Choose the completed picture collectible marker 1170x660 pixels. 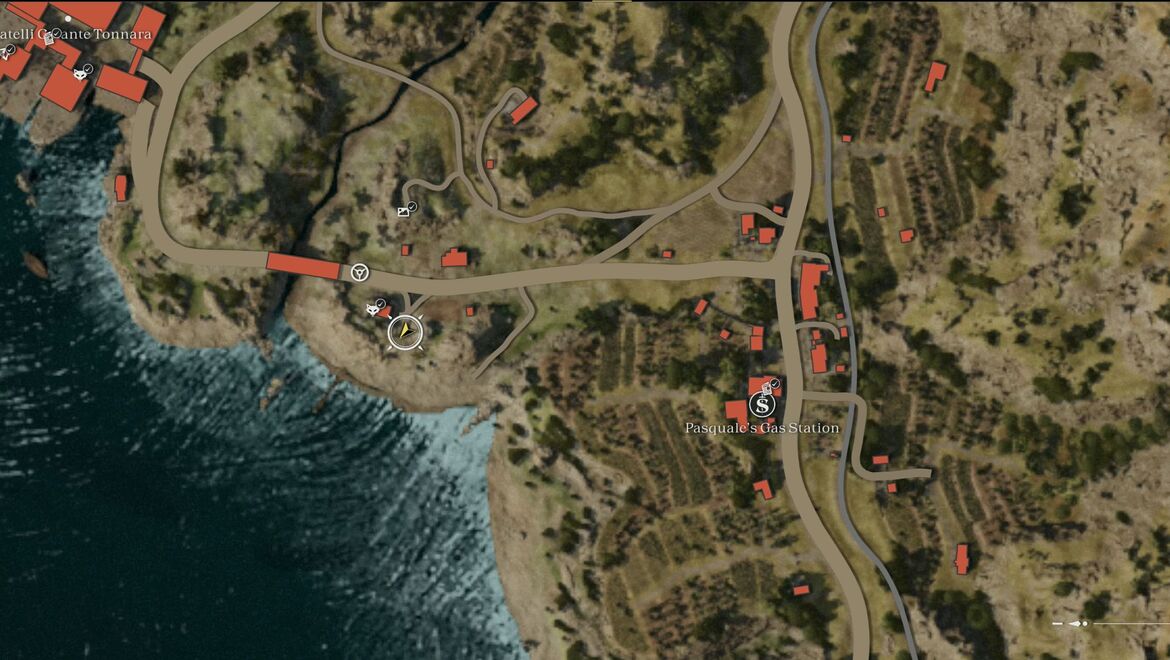click(404, 211)
